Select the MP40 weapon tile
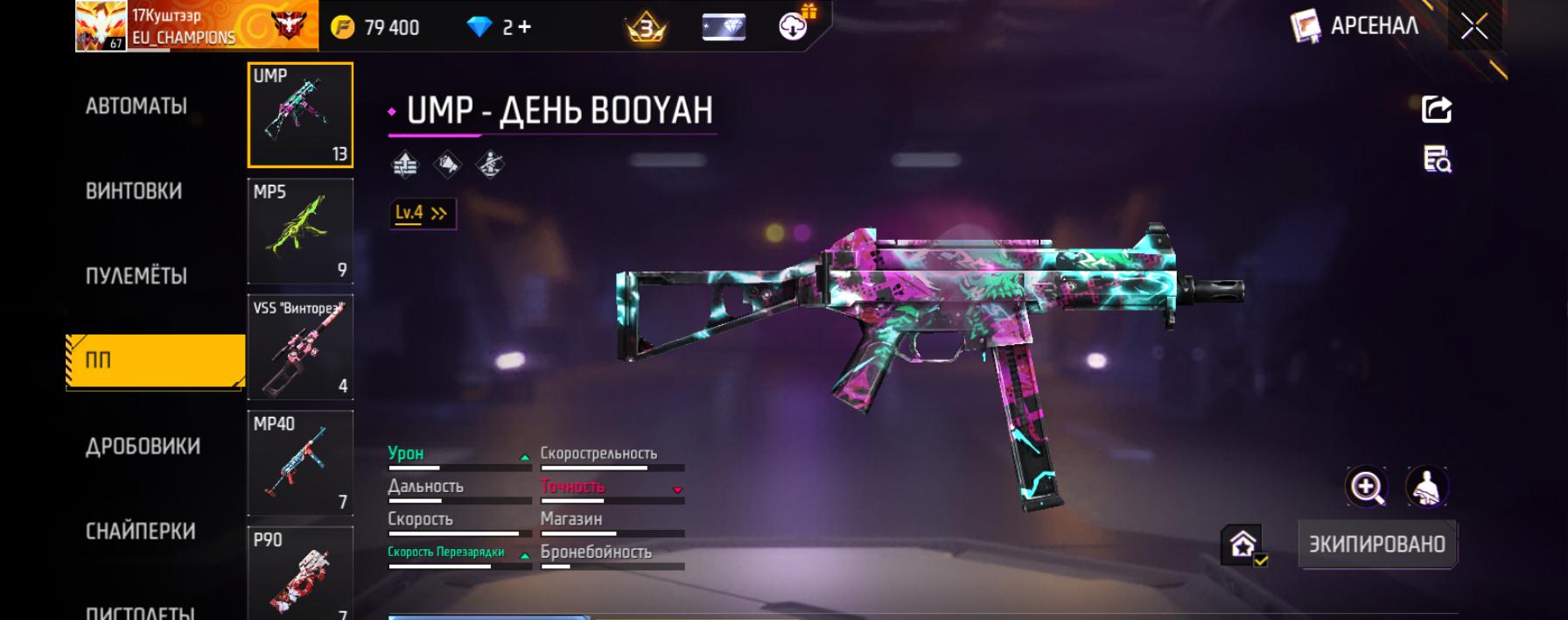The image size is (1568, 620). click(300, 463)
